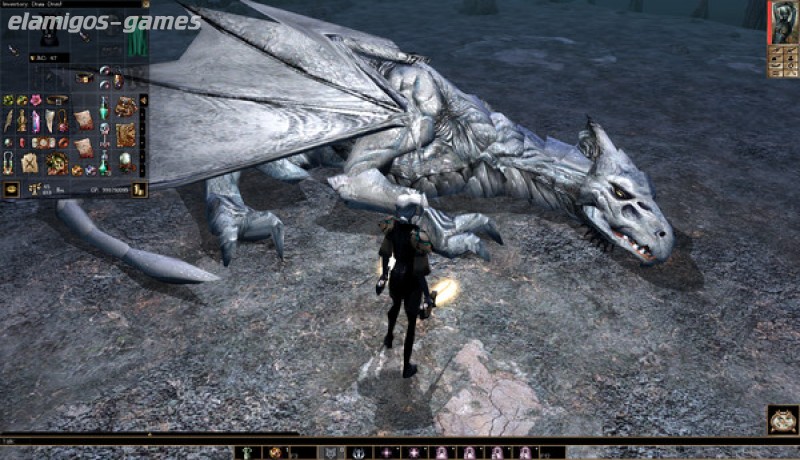Select the green potion bottle
This screenshot has width=800, height=460.
click(102, 111)
